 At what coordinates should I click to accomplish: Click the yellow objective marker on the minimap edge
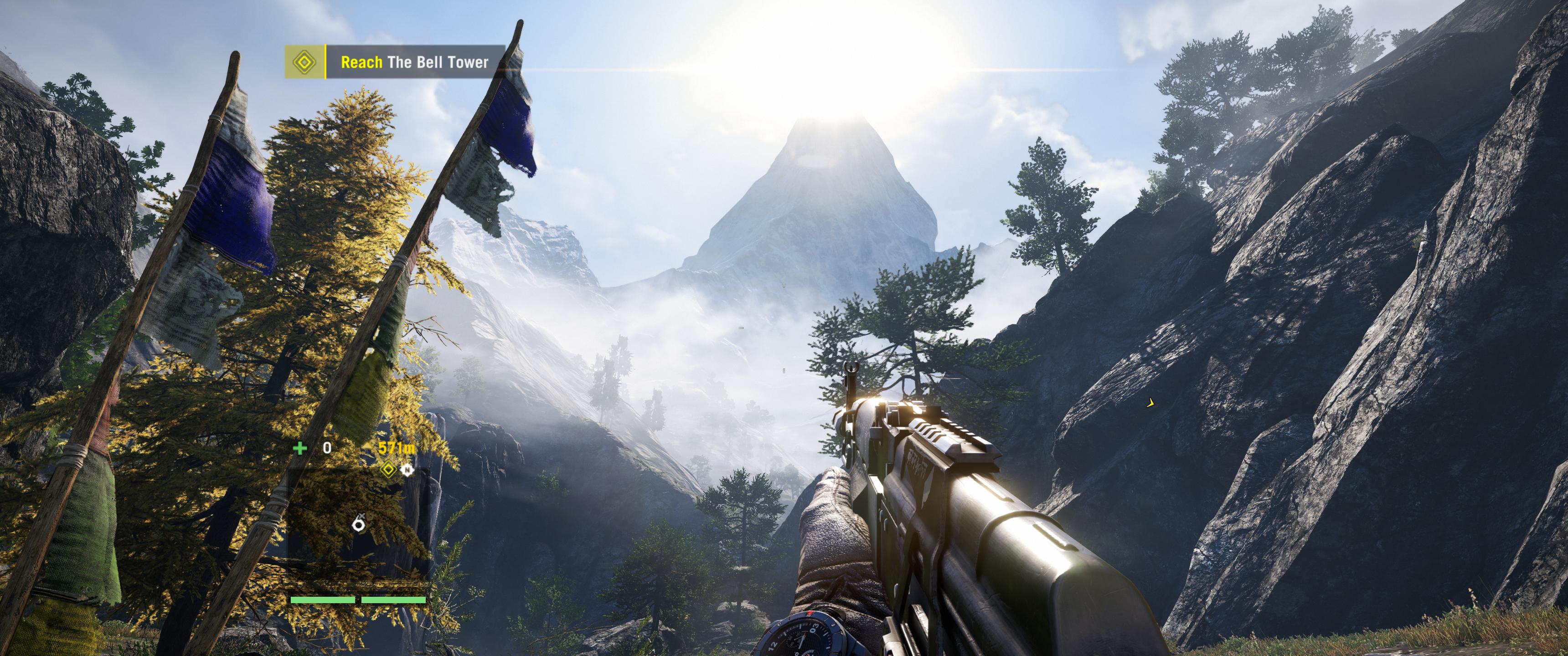pyautogui.click(x=388, y=470)
